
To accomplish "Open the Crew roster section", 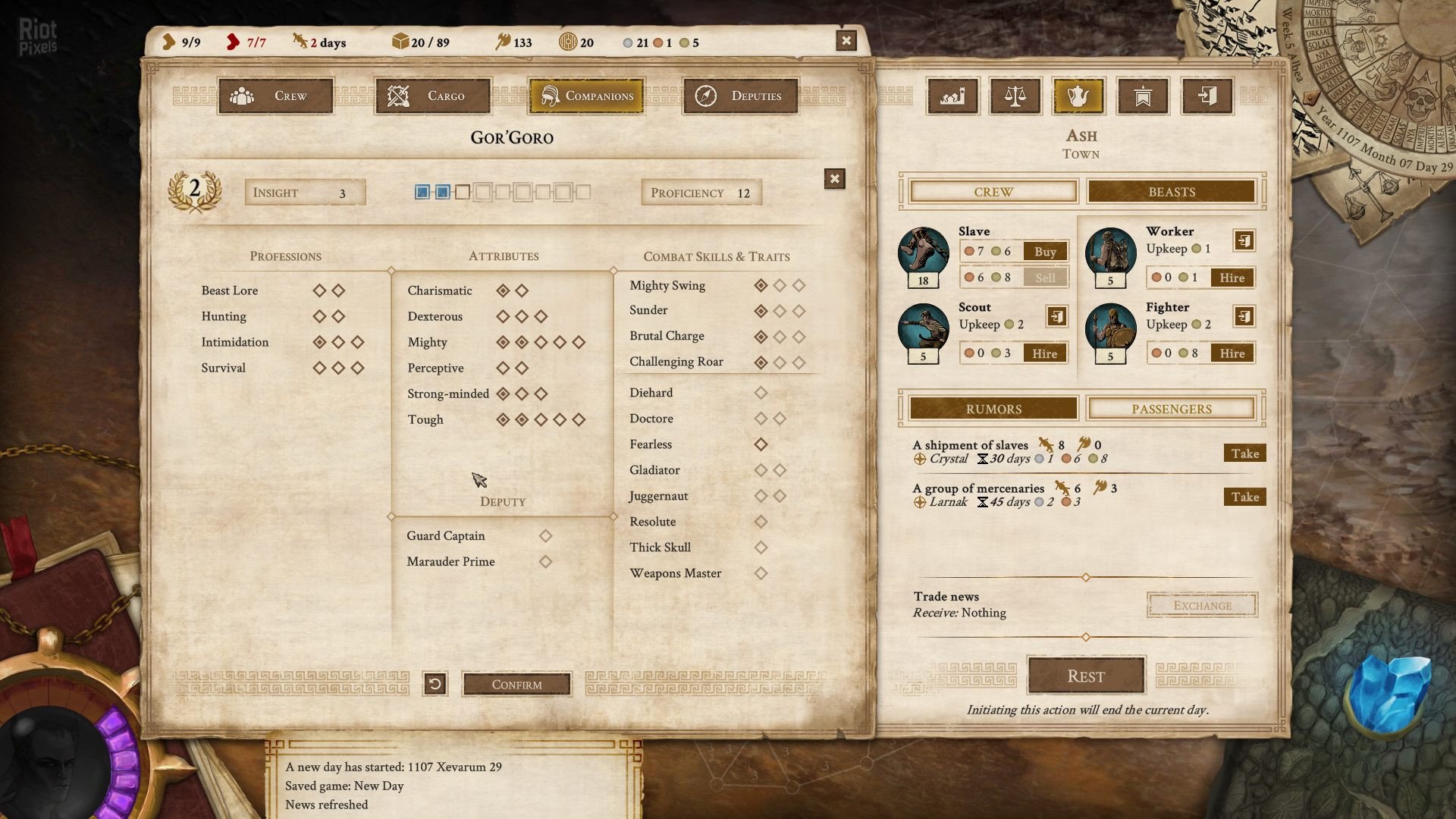I will tap(992, 191).
